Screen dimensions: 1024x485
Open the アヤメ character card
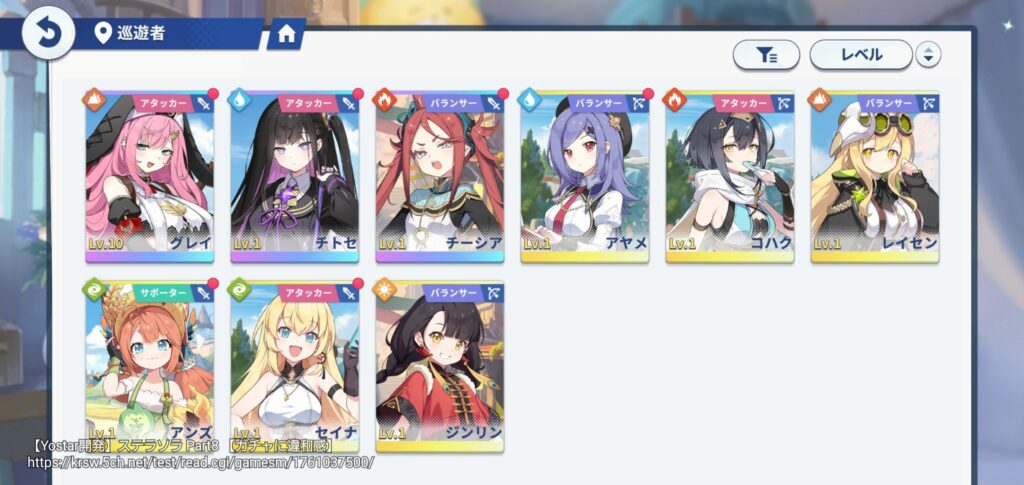(x=585, y=176)
